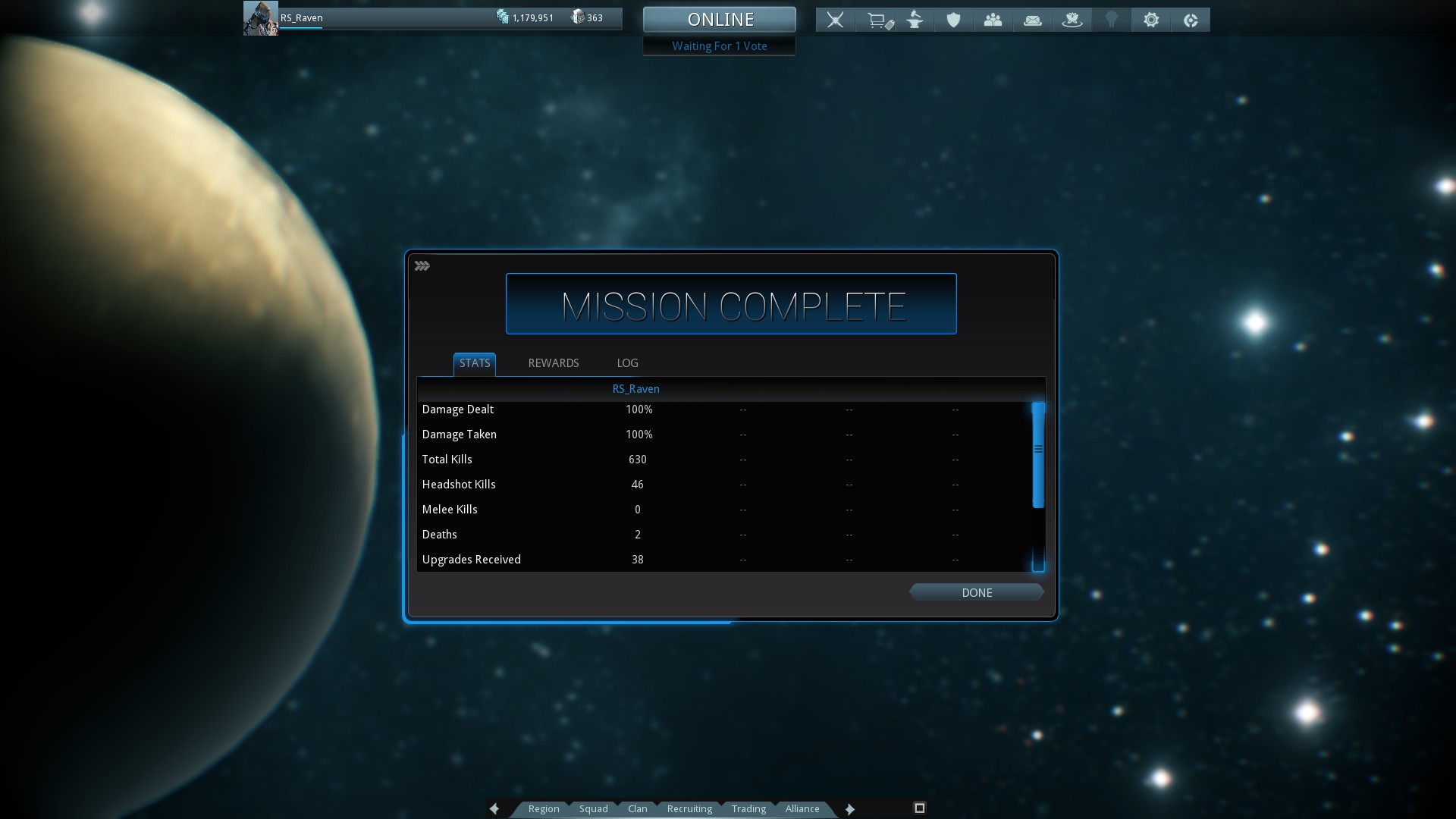
Task: Open the gear settings icon
Action: pos(1150,20)
